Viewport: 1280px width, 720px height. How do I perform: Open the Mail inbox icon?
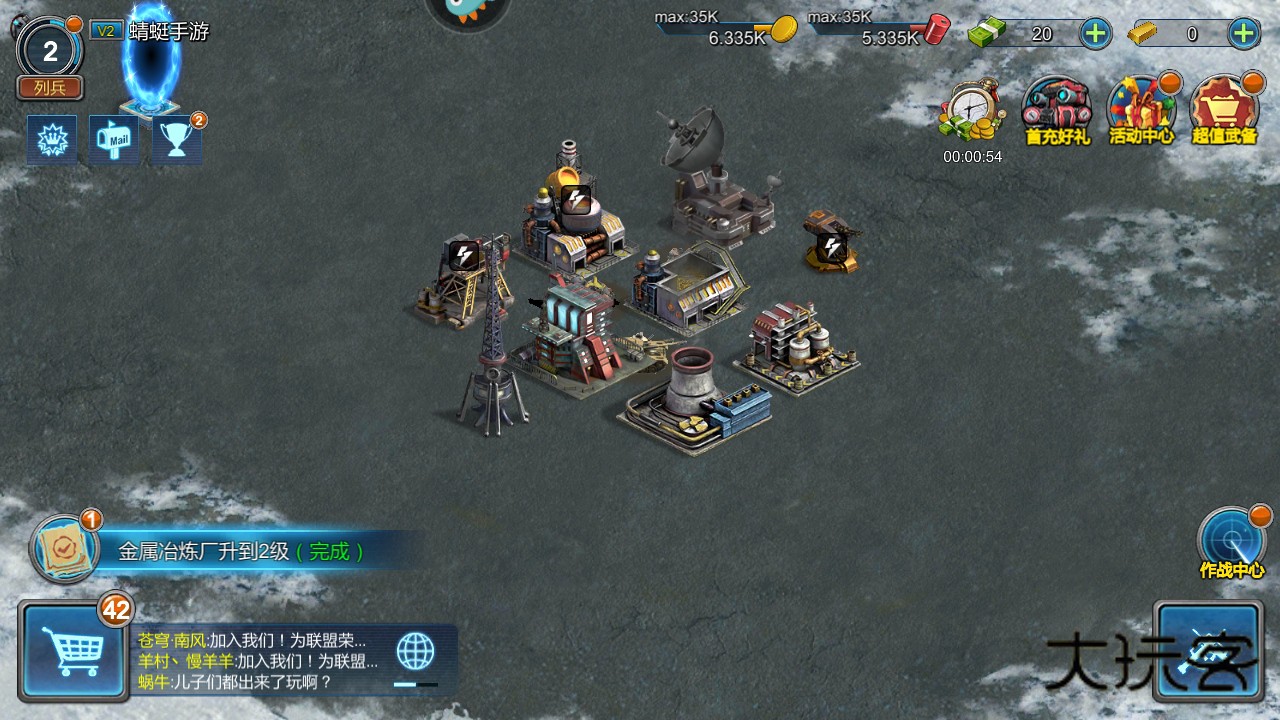[114, 140]
